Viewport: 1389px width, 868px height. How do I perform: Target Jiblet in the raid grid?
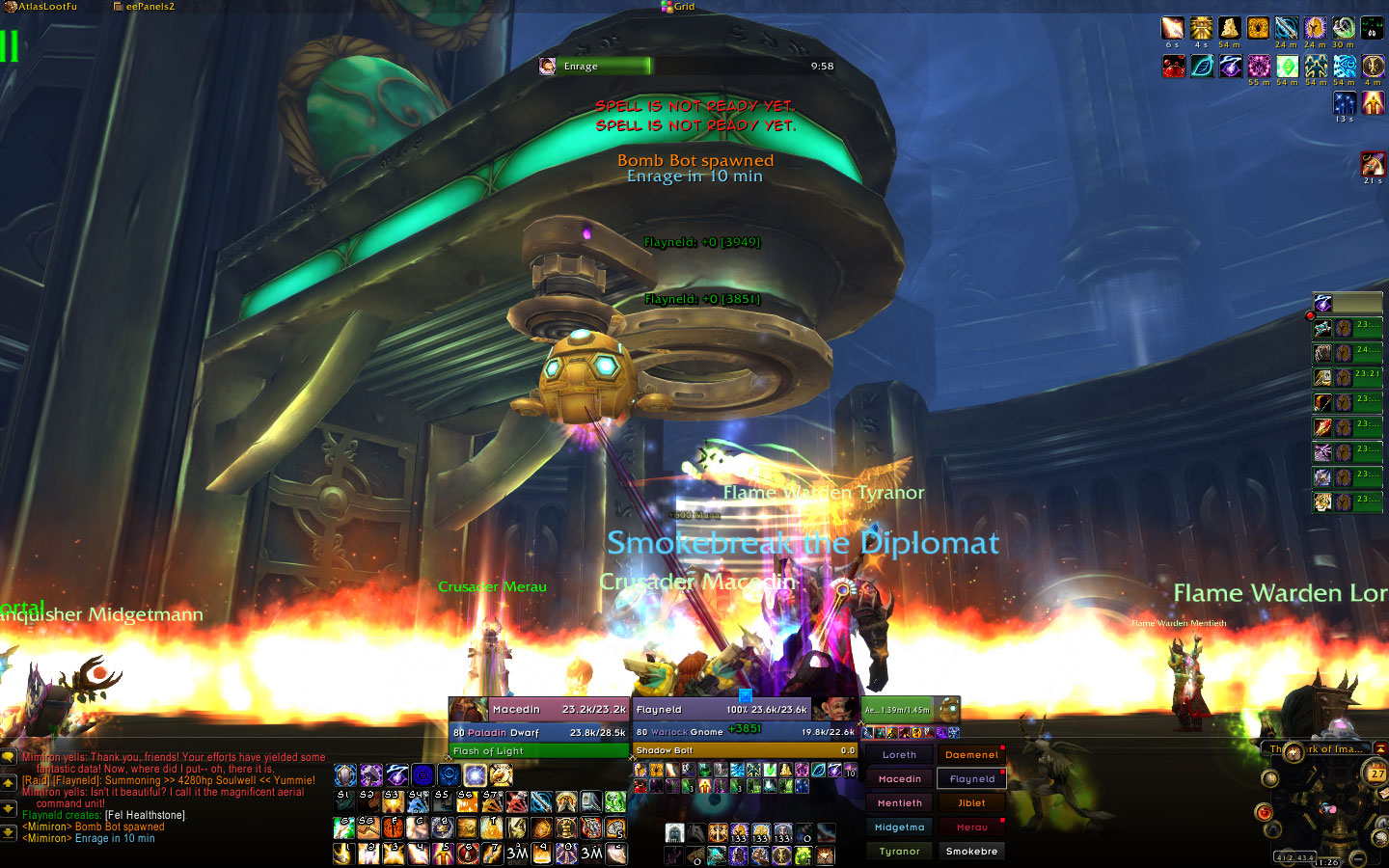[971, 803]
